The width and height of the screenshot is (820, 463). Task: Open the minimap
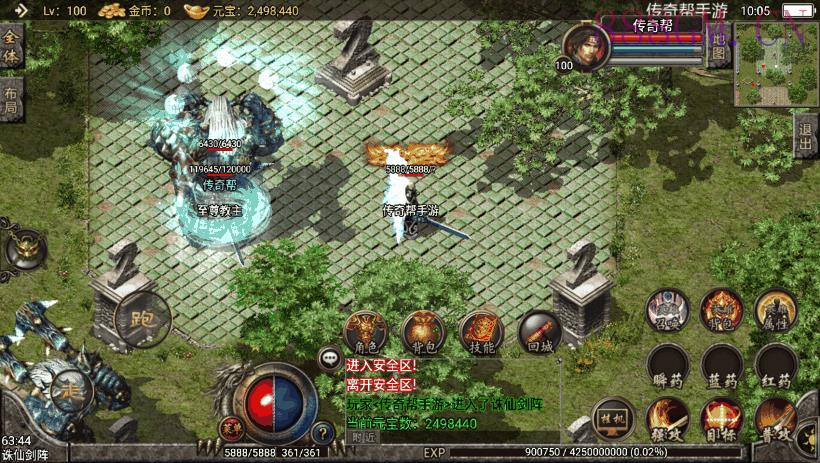click(x=777, y=66)
